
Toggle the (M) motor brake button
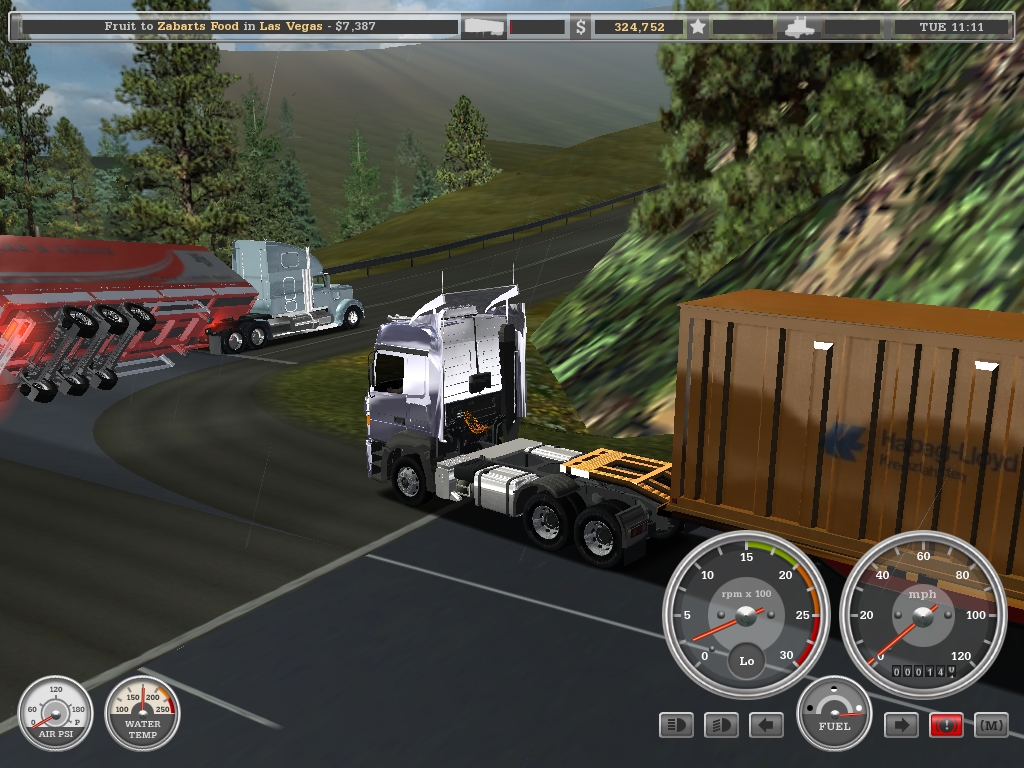(990, 725)
